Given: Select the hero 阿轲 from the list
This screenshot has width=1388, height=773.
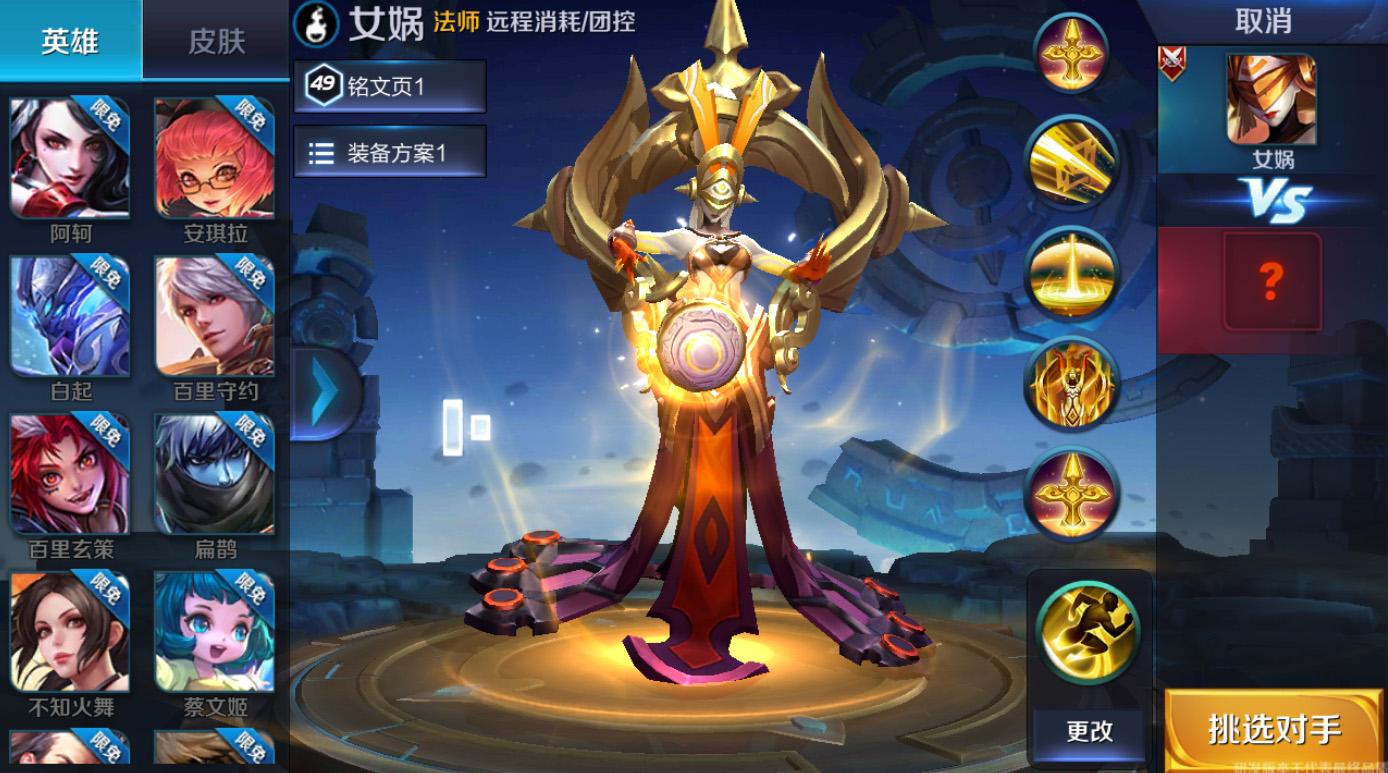Looking at the screenshot, I should [70, 155].
